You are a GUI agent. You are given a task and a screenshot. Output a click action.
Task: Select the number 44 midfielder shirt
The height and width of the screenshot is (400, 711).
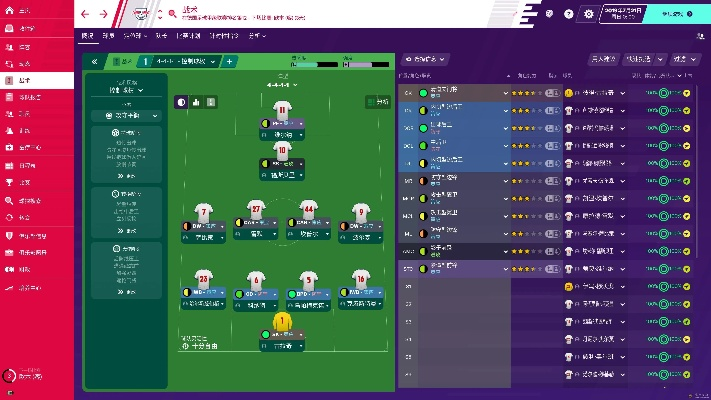click(x=308, y=211)
